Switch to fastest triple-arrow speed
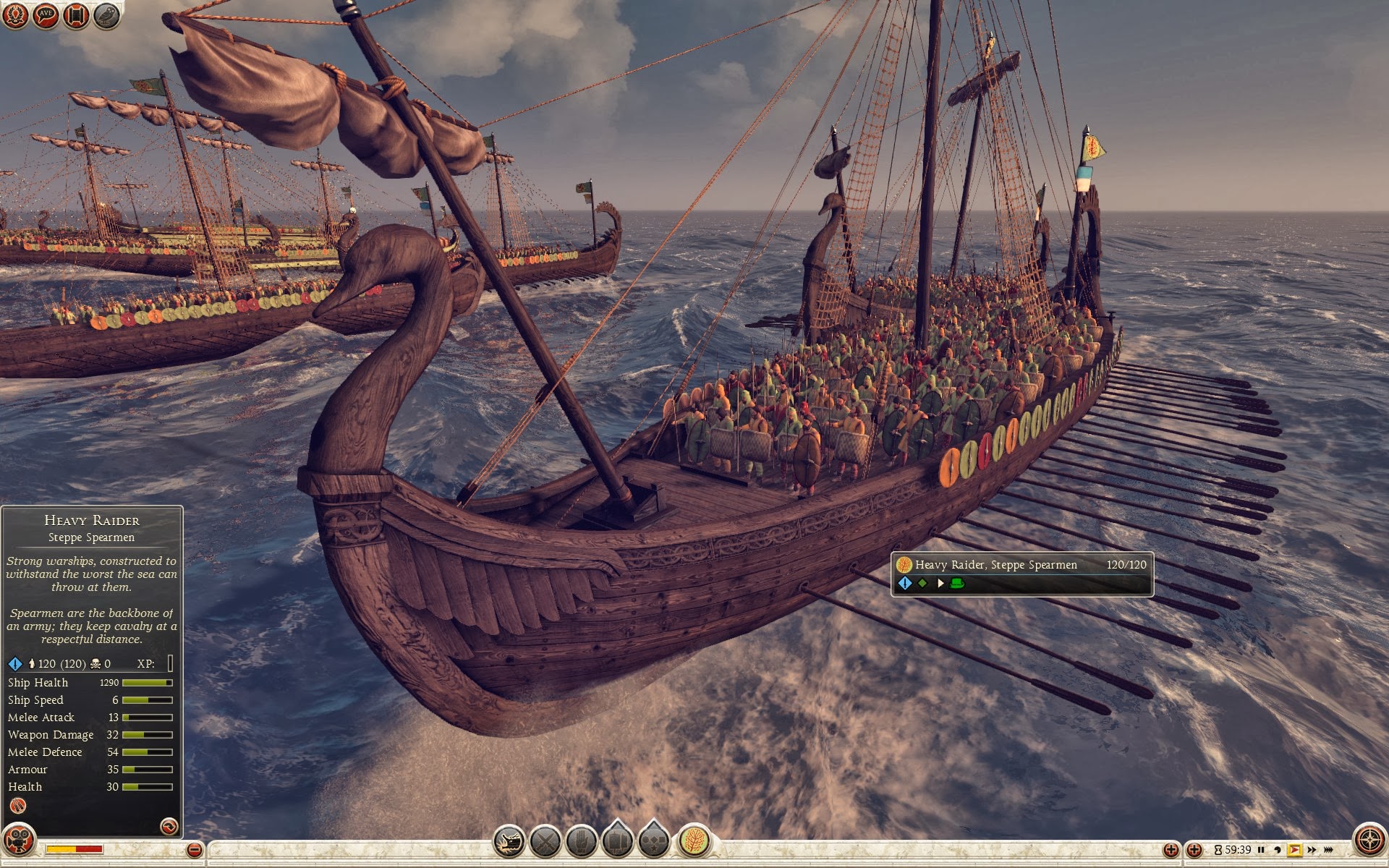 click(x=1329, y=850)
